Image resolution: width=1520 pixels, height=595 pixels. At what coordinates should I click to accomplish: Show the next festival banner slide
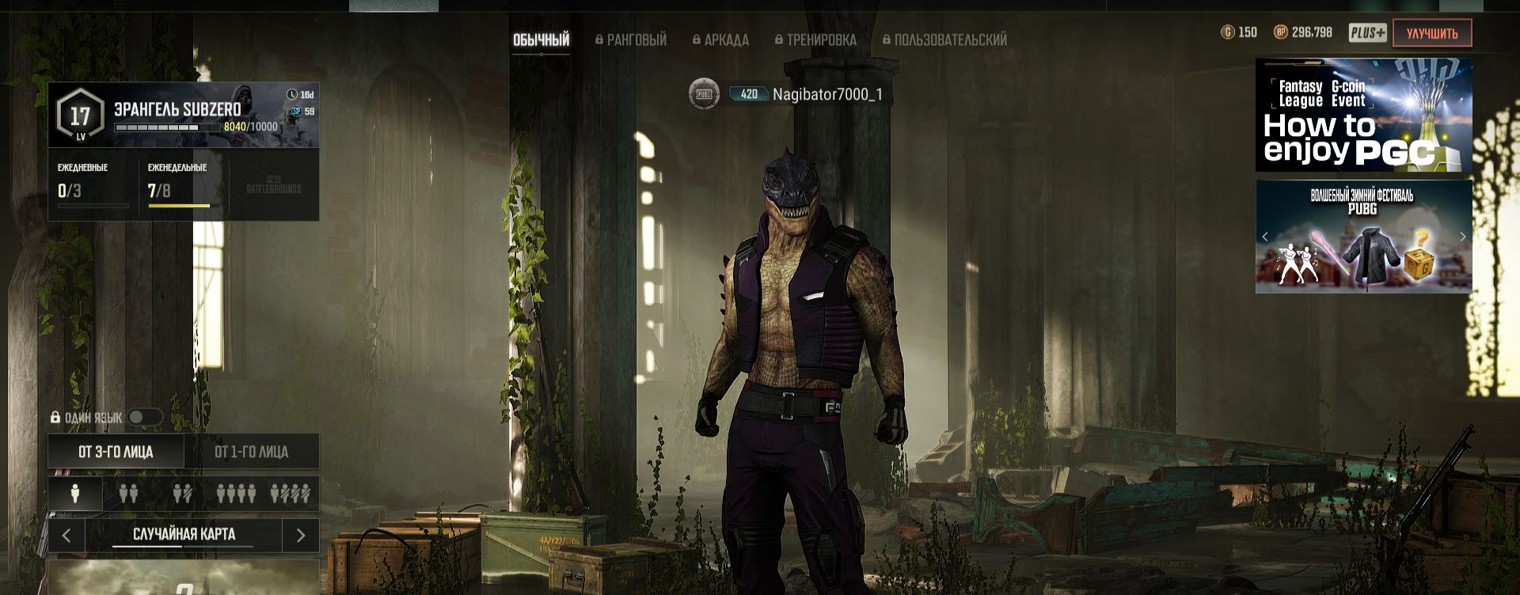(1462, 237)
